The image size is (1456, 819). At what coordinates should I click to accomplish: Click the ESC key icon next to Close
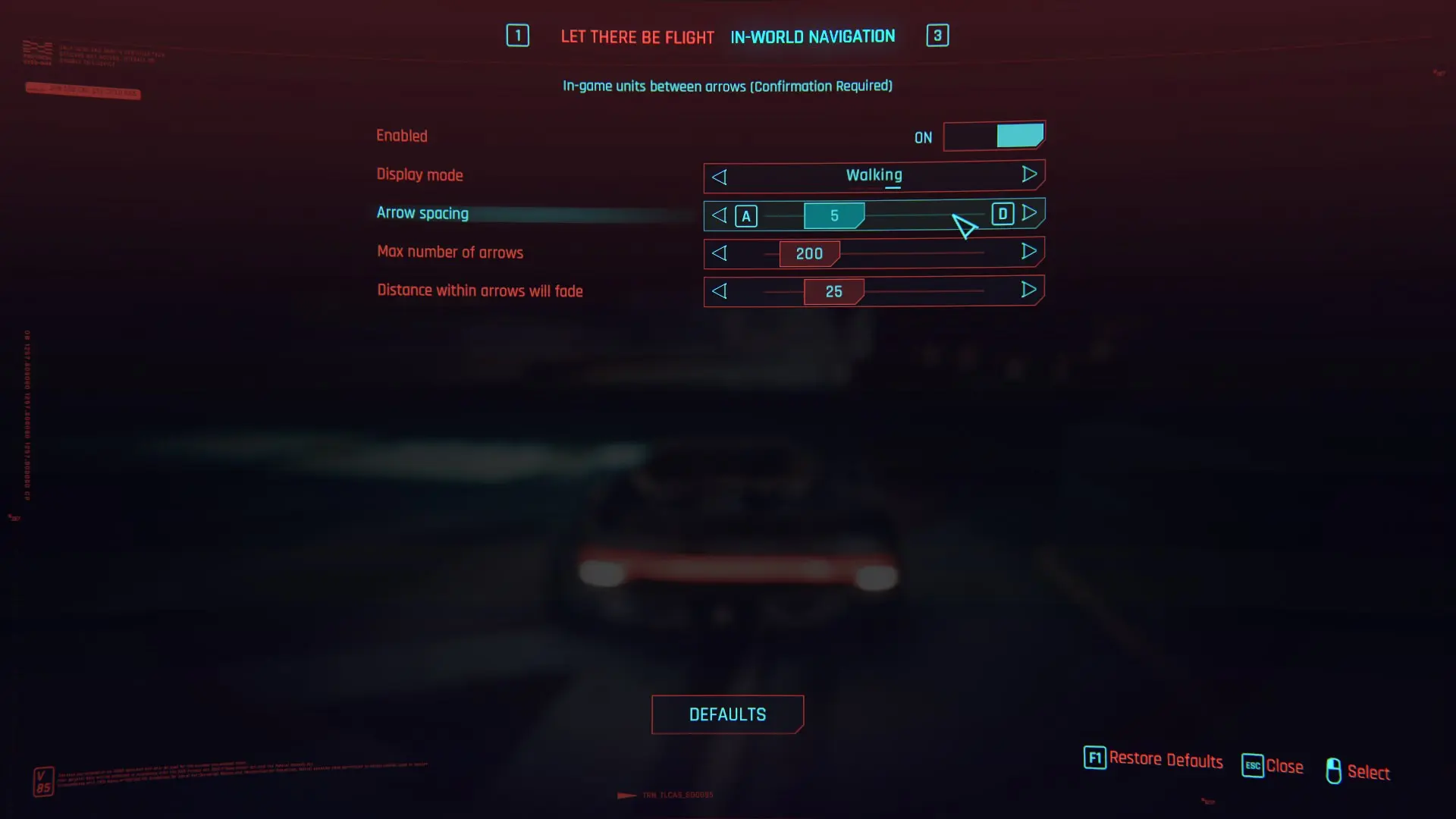1254,766
